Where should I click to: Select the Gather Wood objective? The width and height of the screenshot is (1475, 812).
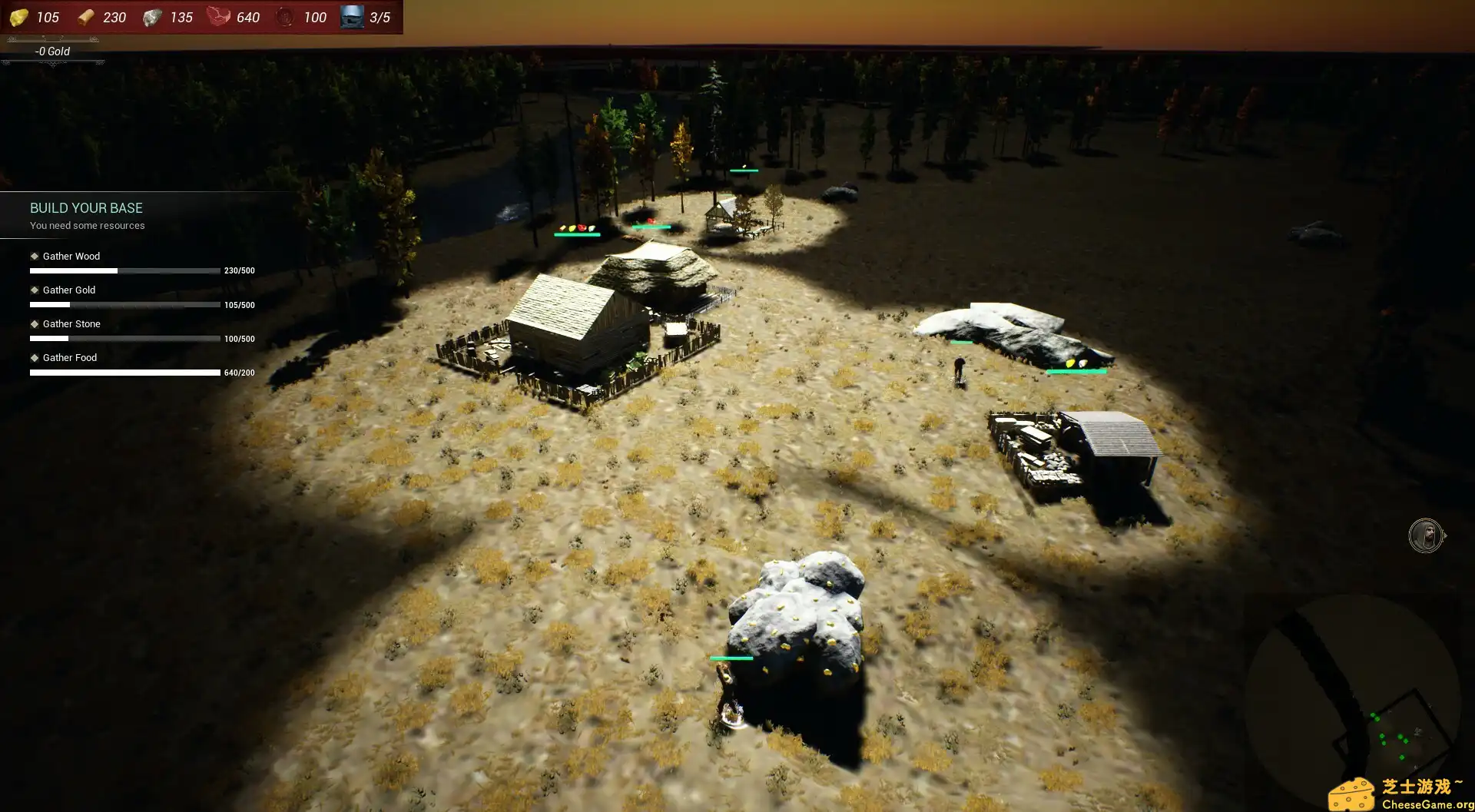[x=71, y=257]
